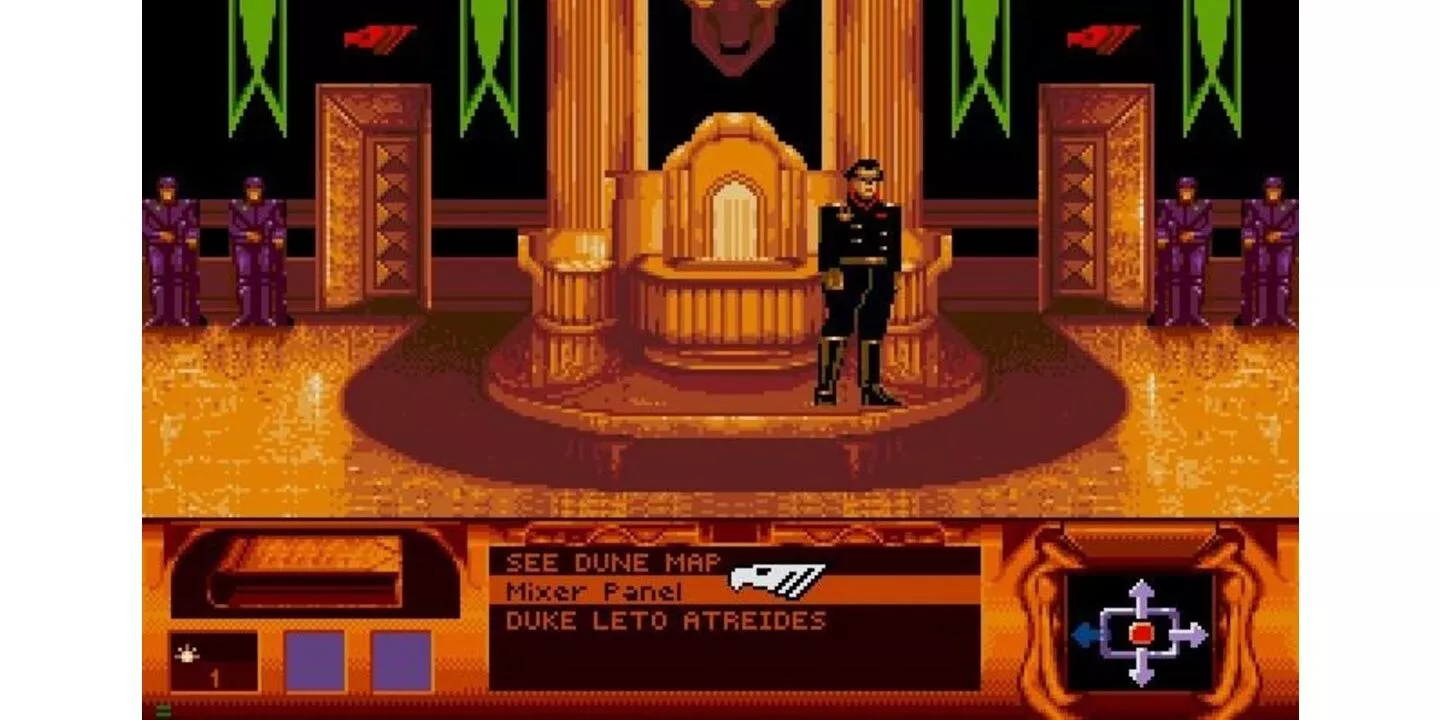The image size is (1440, 720).
Task: Click Duke Leto standing by the throne
Action: tap(855, 270)
